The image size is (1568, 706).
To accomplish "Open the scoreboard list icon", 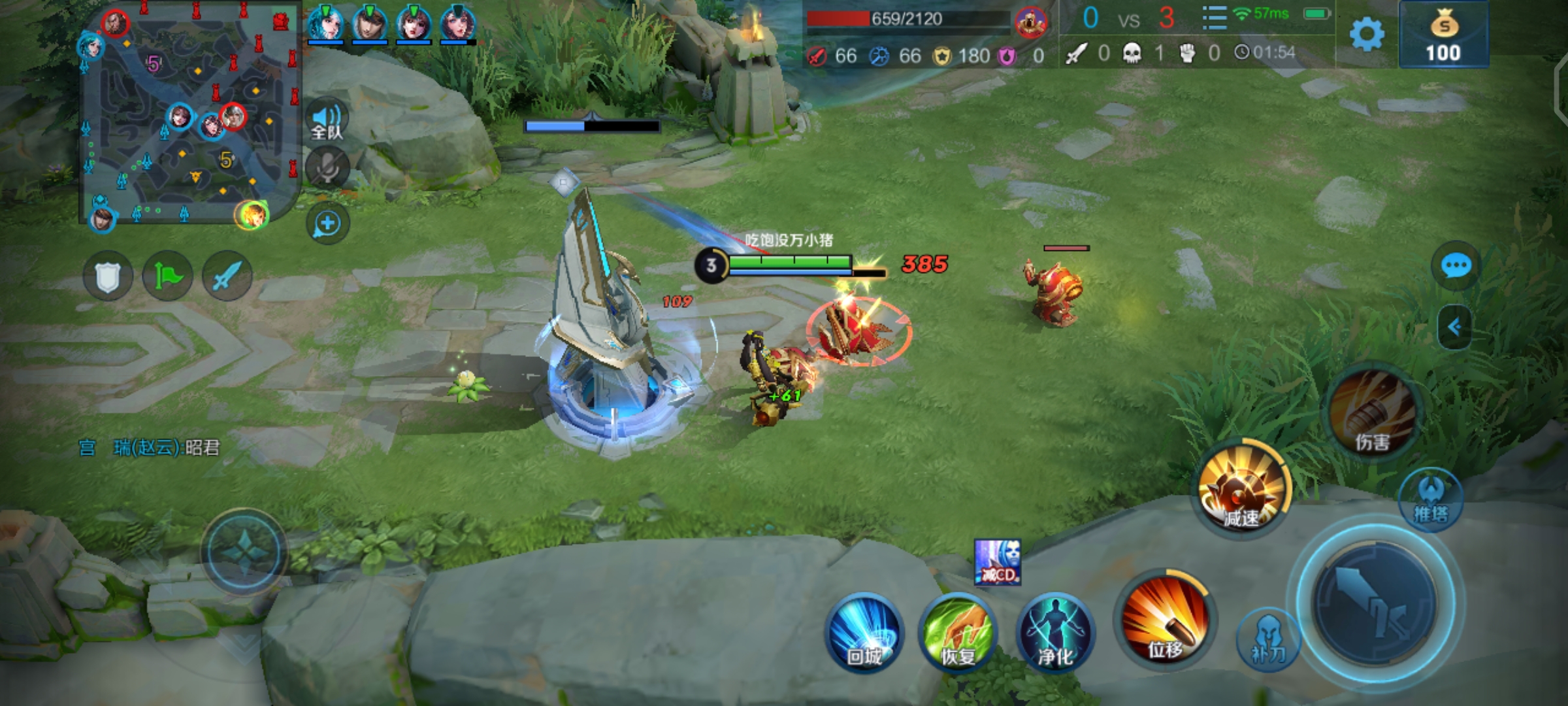I will pyautogui.click(x=1215, y=18).
